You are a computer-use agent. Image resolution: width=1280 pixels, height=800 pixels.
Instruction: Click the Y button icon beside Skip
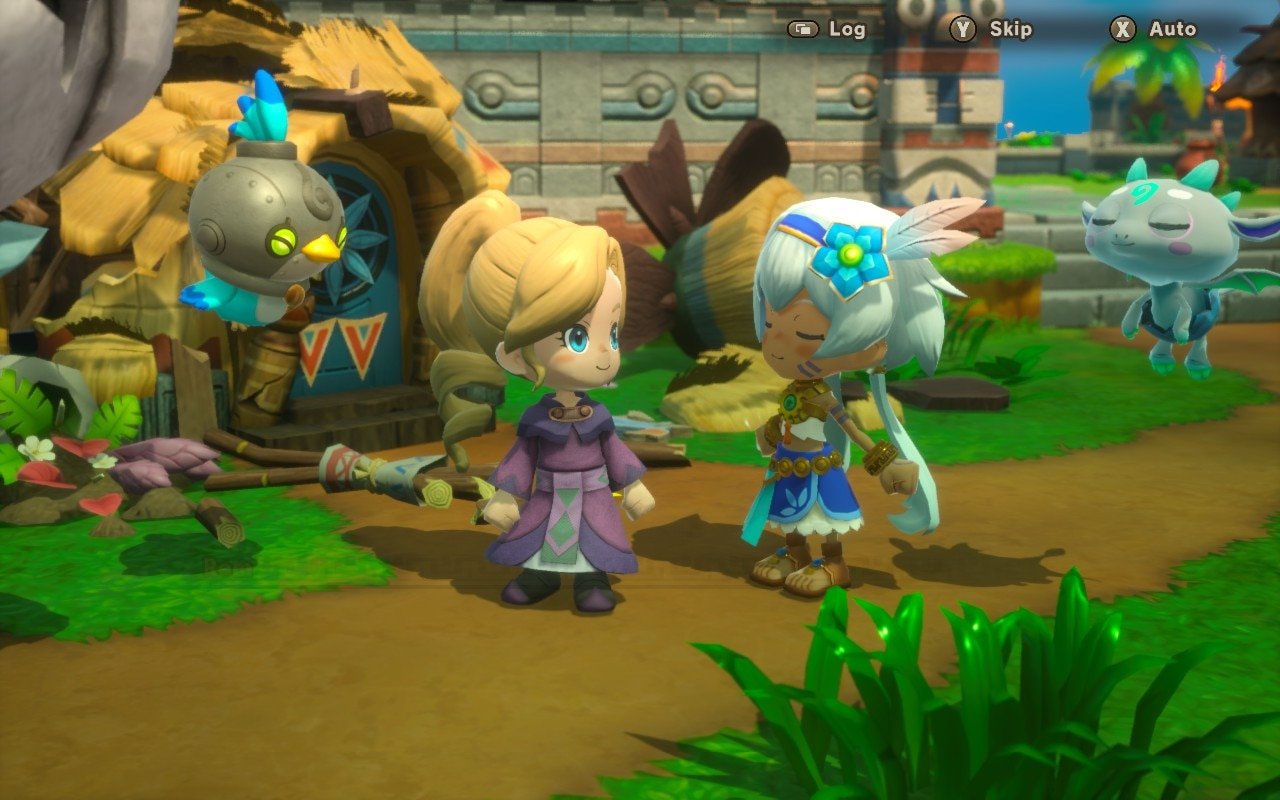tap(961, 29)
